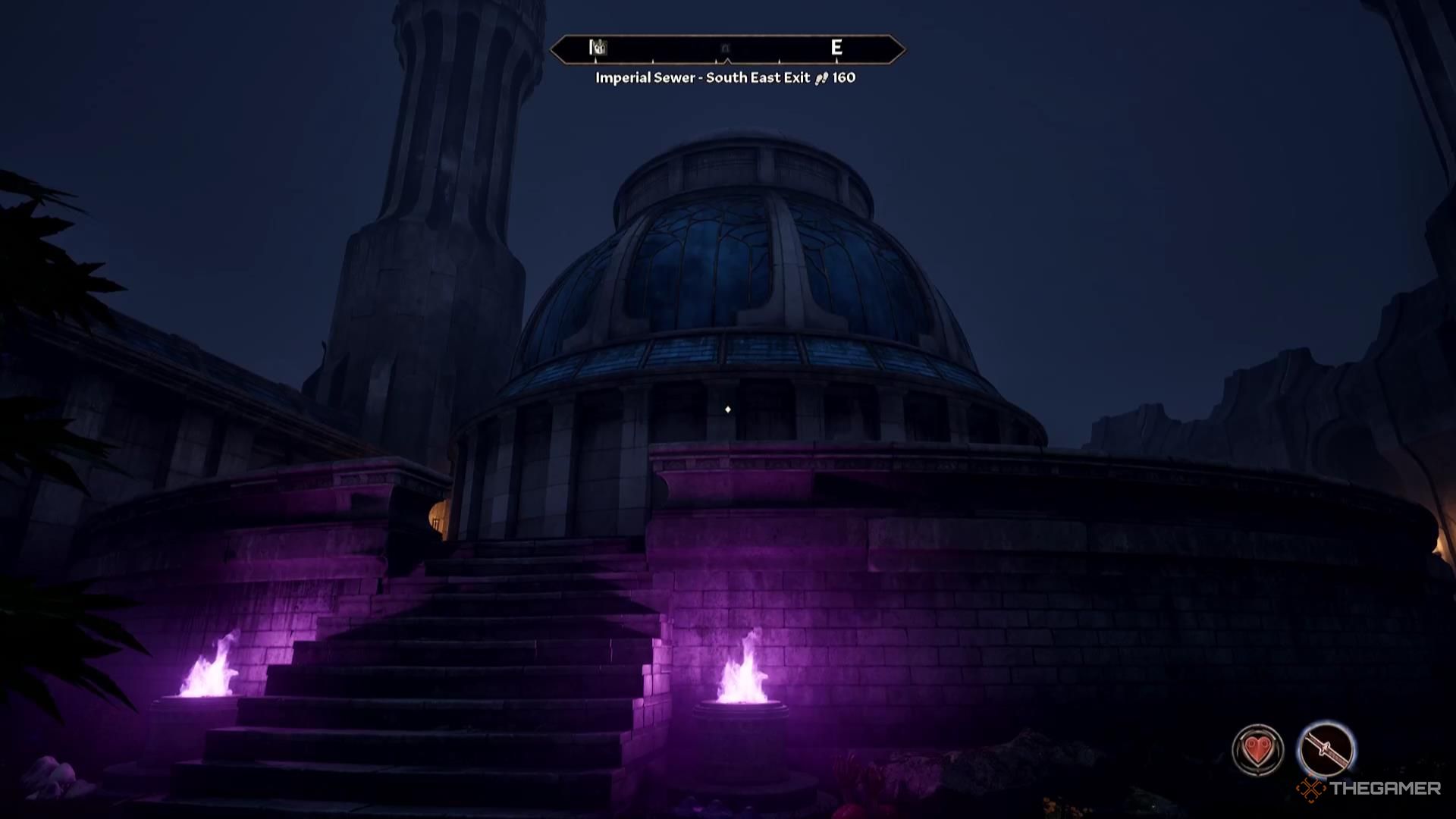Screen dimensions: 1456x819
Task: Select the faint sewer marker on the compass
Action: (x=725, y=49)
